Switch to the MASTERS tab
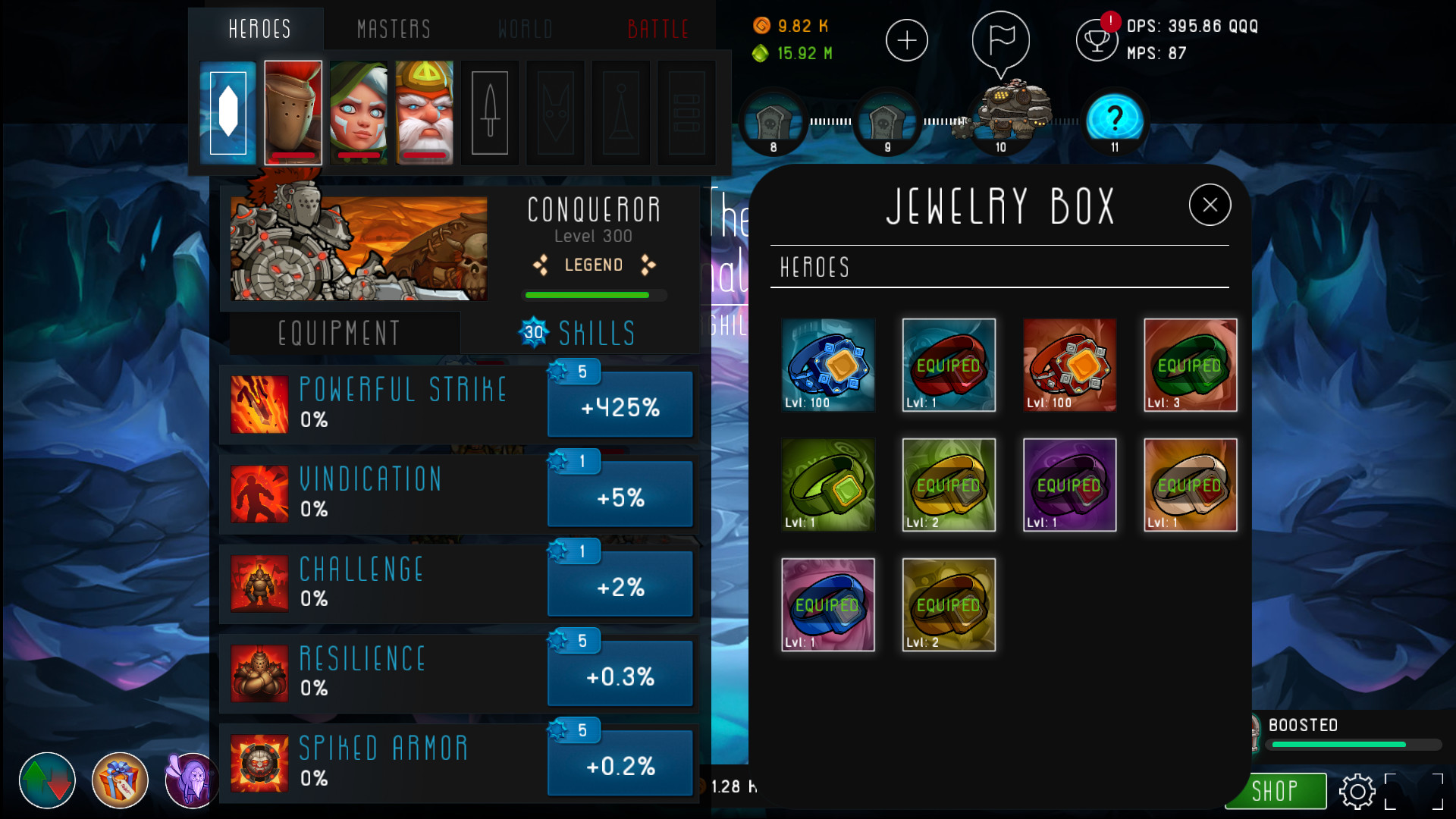Screen dimensions: 1456x819 (x=394, y=29)
